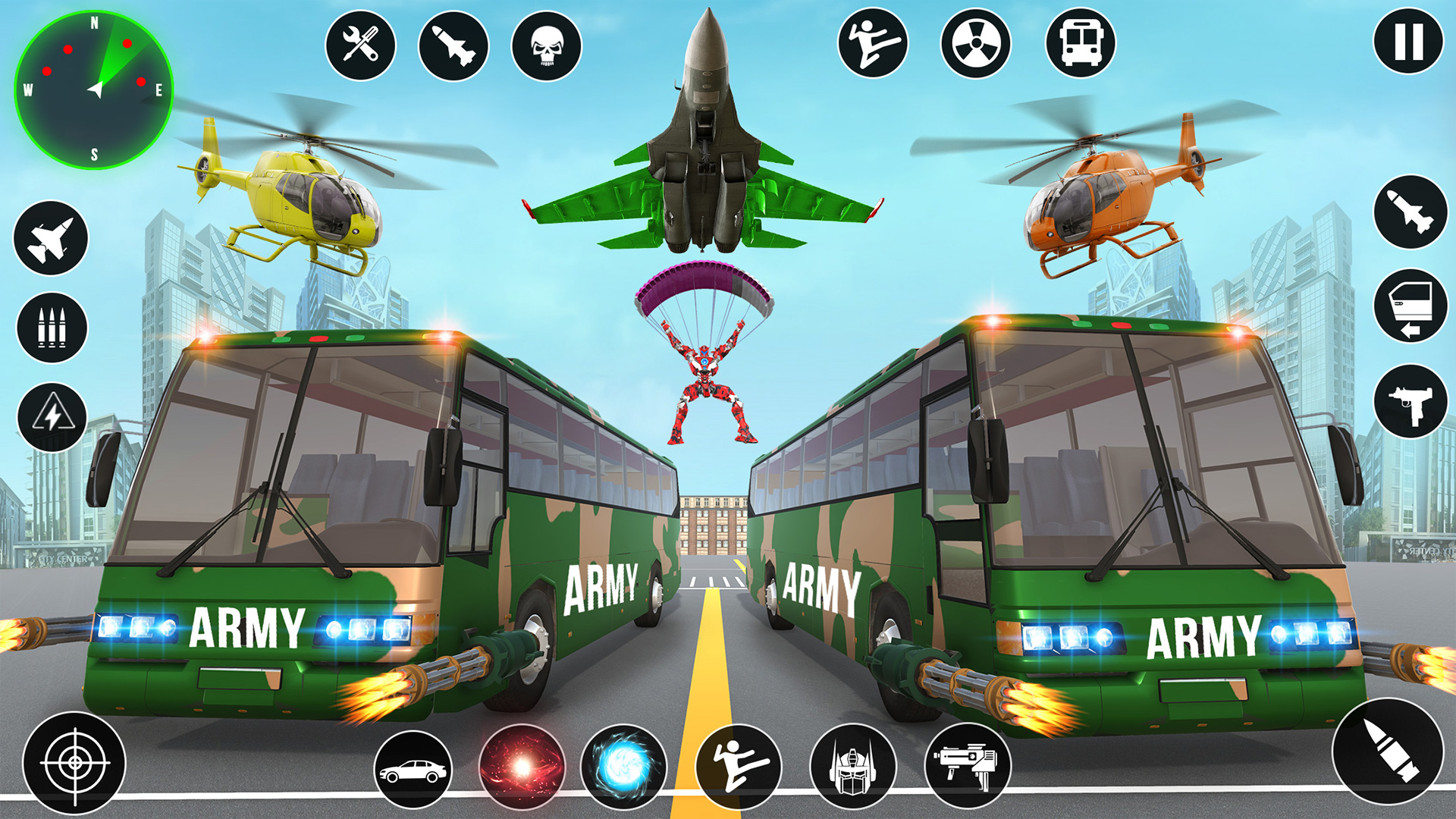Select the missile icon beside the skull
The height and width of the screenshot is (819, 1456).
click(453, 45)
